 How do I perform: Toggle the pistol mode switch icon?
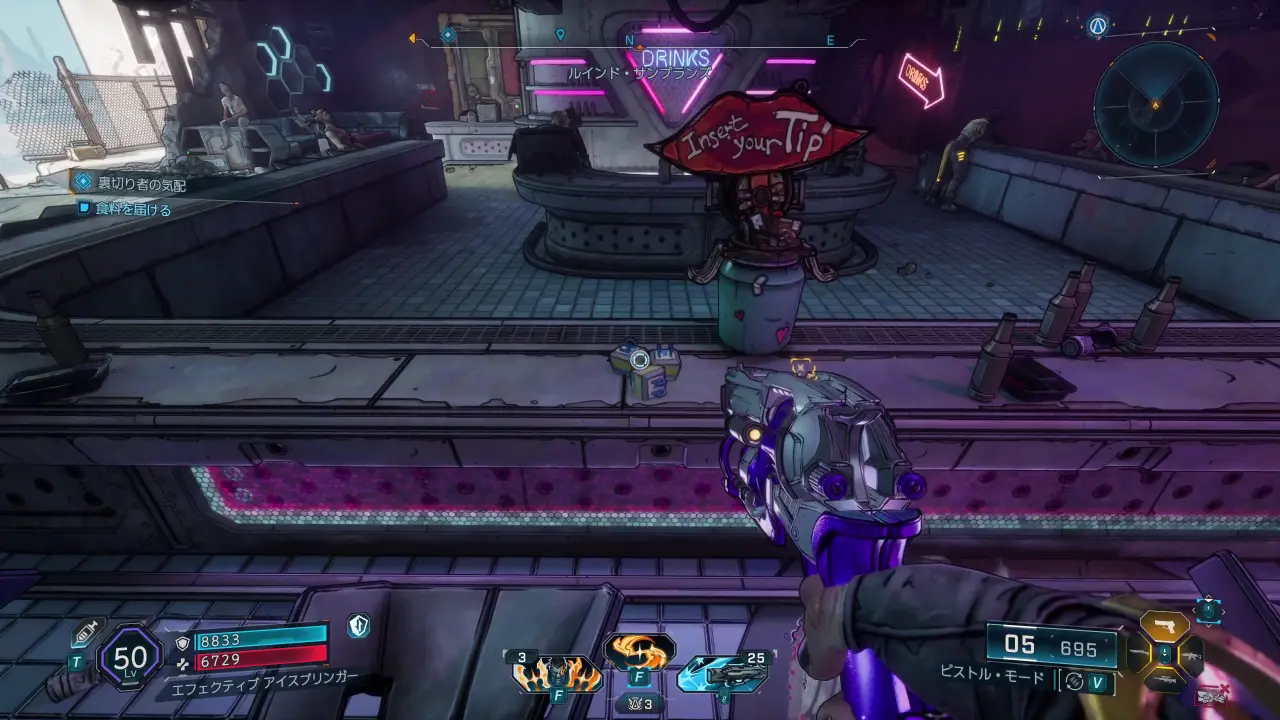point(1074,681)
